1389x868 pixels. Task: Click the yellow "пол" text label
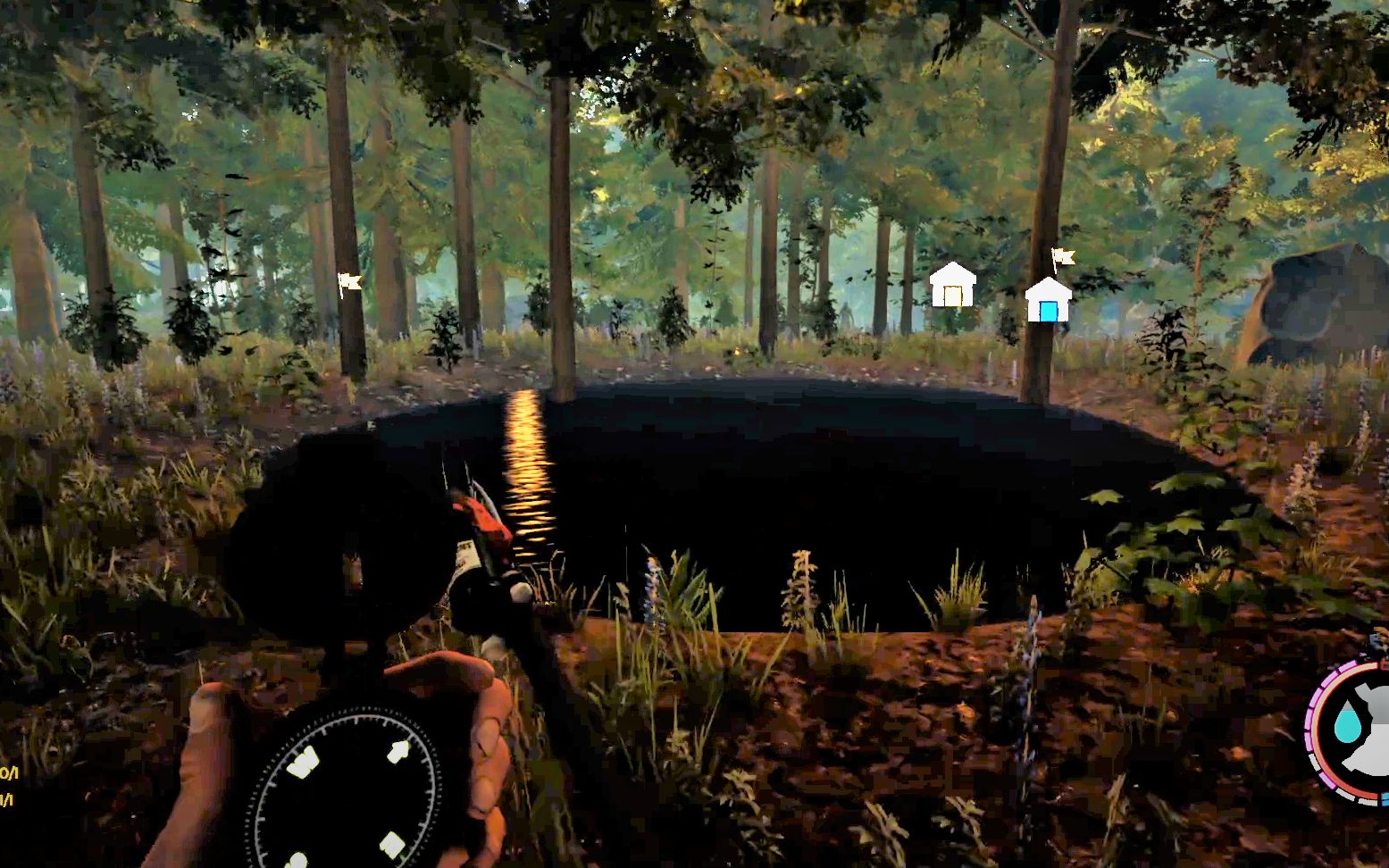click(11, 773)
